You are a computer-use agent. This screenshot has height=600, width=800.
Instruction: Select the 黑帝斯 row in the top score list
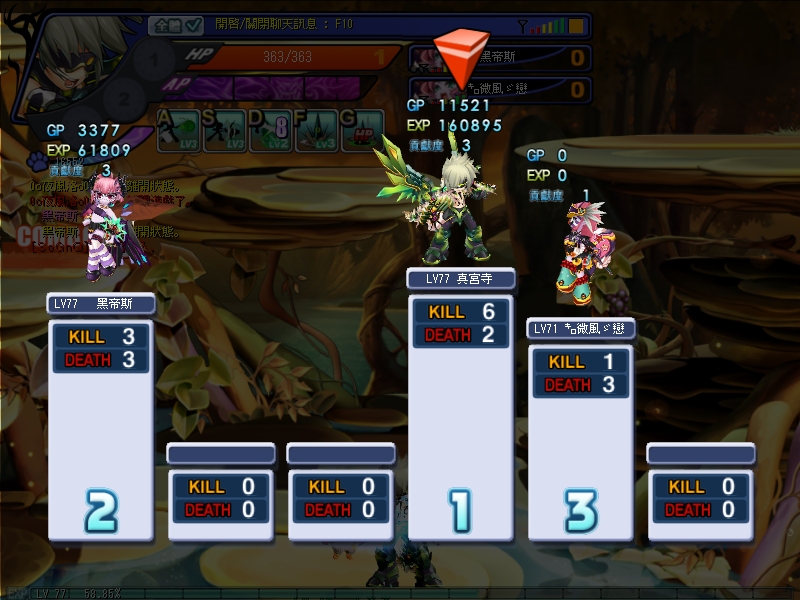(500, 57)
